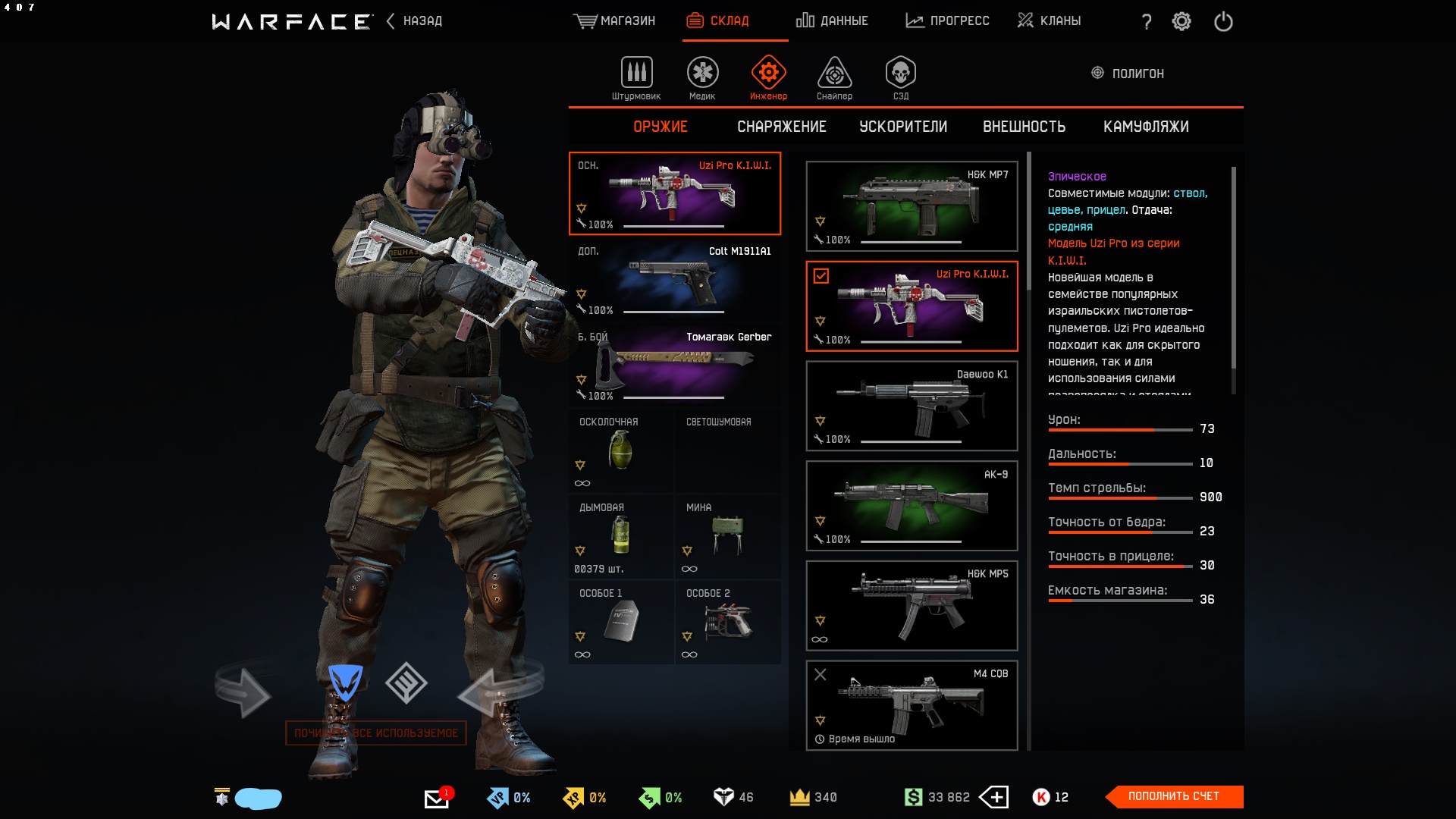This screenshot has height=819, width=1456.
Task: Open the ПРОГРЕСС menu item
Action: tap(947, 21)
